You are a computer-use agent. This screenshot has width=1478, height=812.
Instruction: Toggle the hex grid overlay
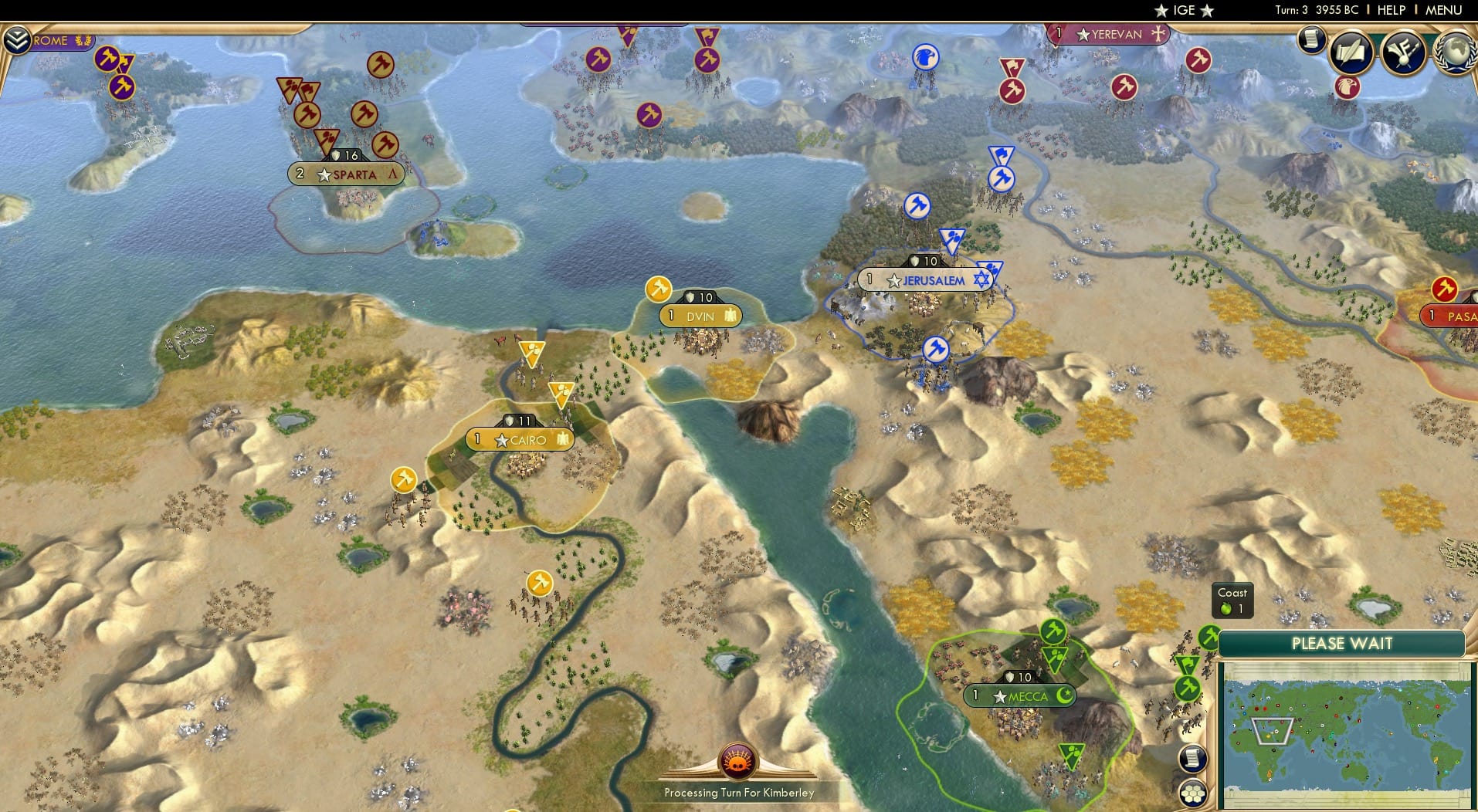click(x=1194, y=793)
